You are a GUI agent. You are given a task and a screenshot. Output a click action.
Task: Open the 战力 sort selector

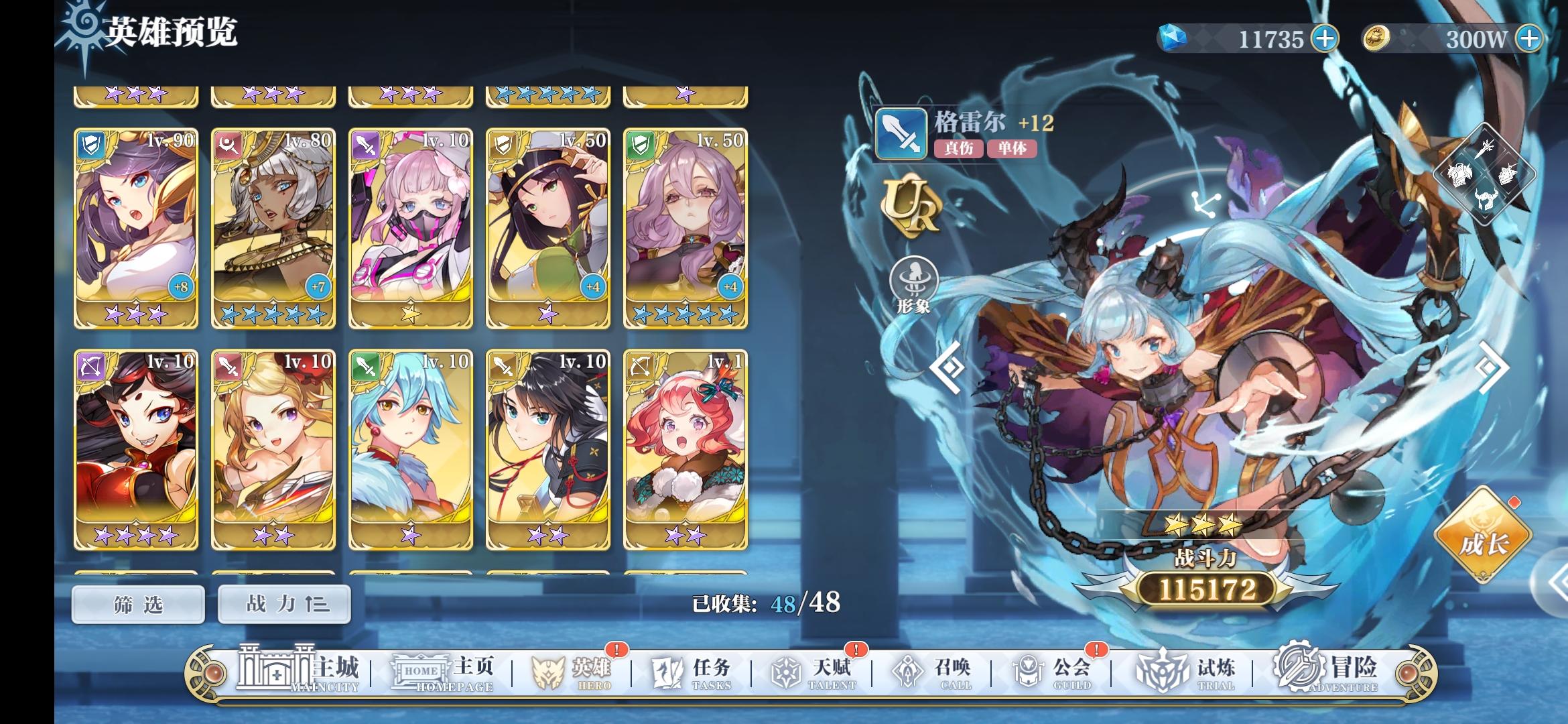pyautogui.click(x=284, y=603)
